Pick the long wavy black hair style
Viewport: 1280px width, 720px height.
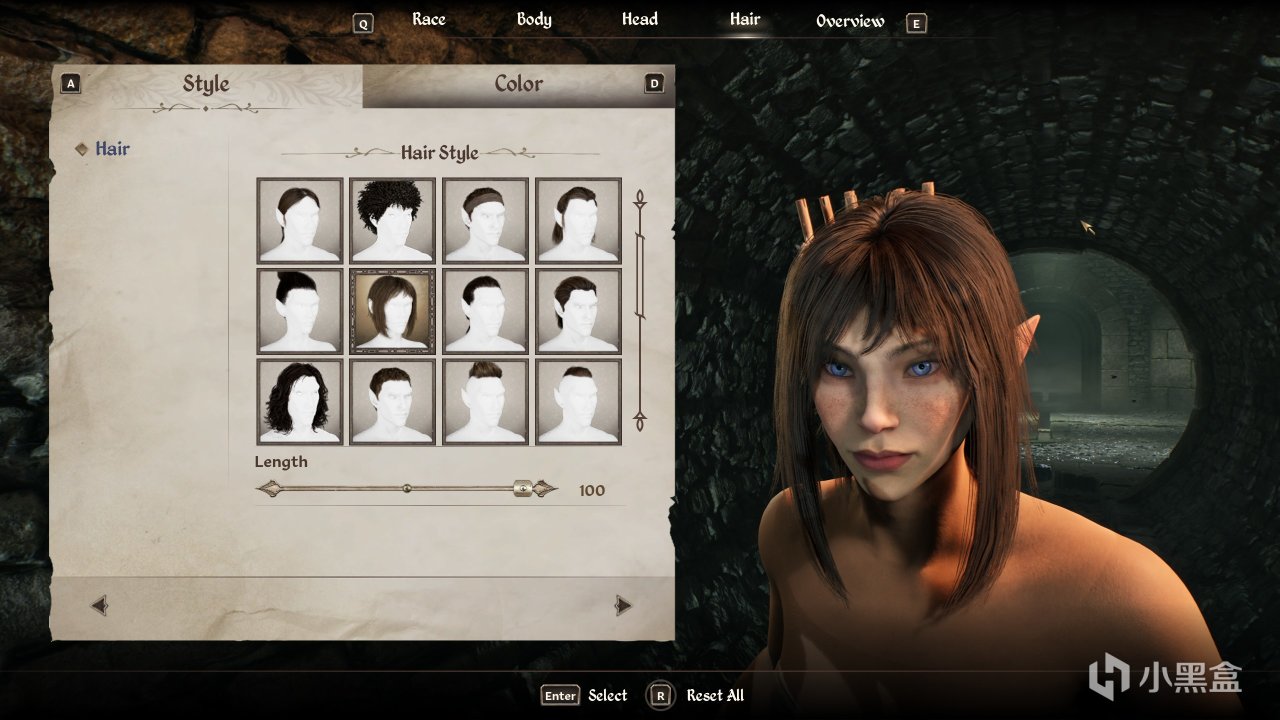click(300, 401)
